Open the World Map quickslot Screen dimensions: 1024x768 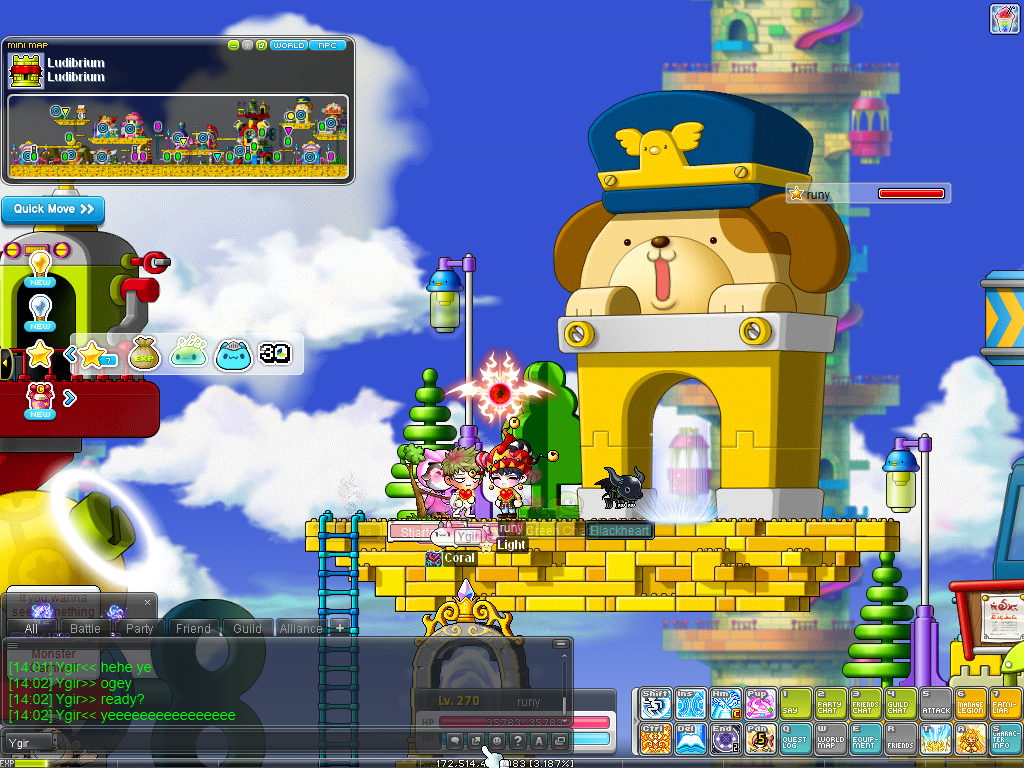click(829, 738)
